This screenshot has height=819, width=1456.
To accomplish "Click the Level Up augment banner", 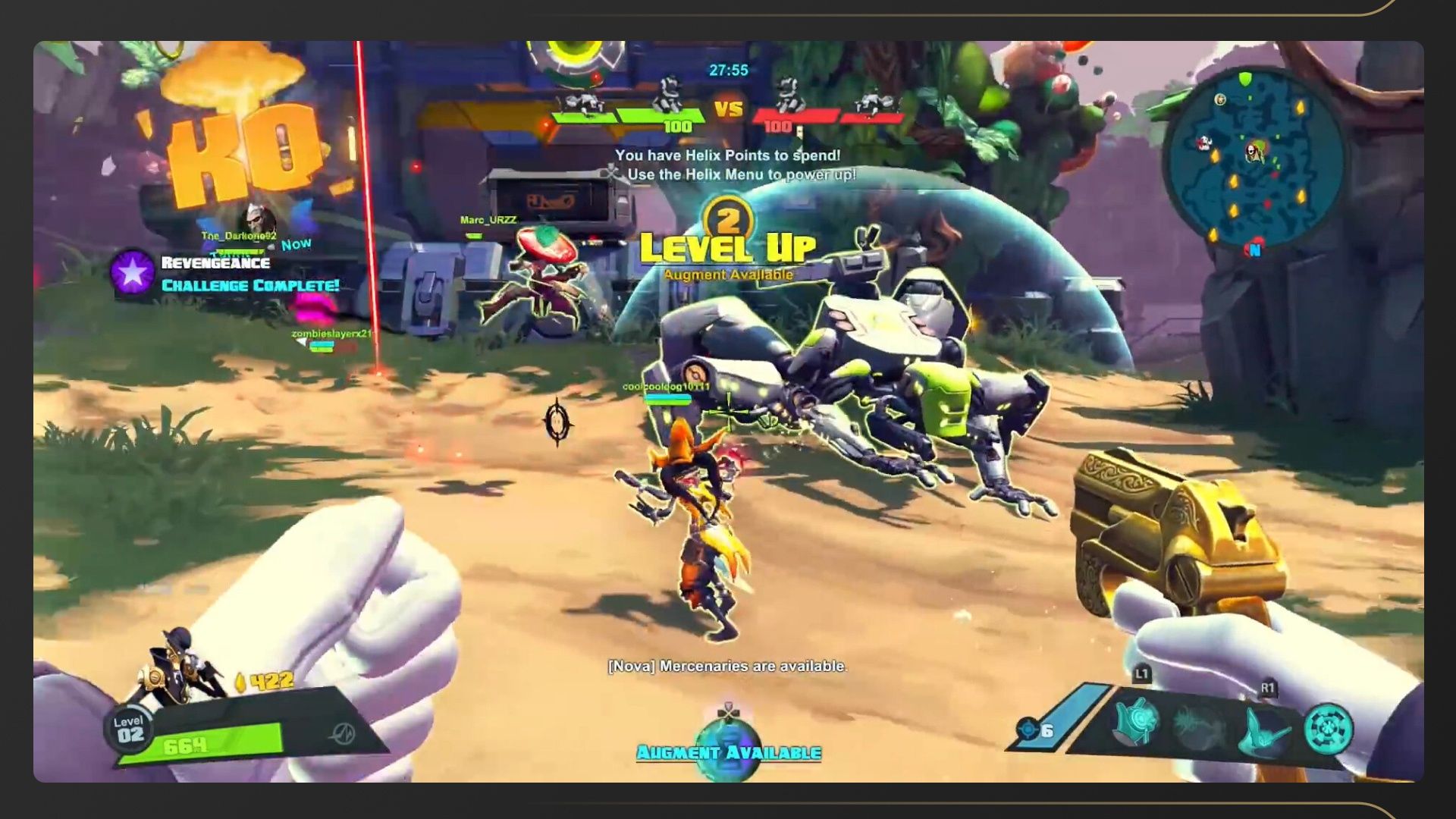I will [727, 247].
